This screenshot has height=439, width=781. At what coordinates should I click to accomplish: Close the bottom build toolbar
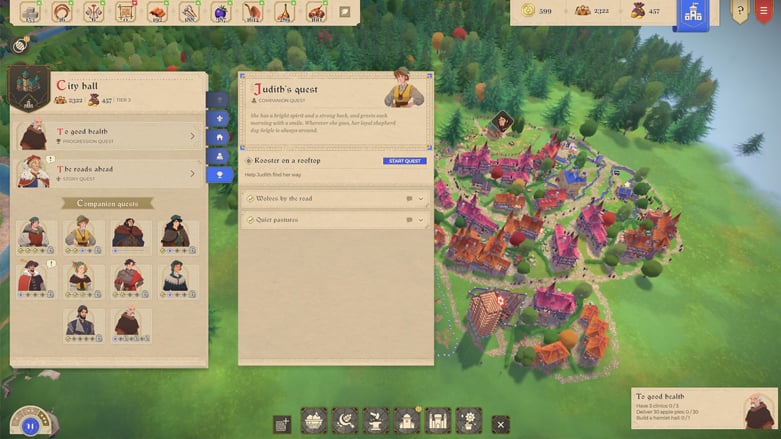click(501, 424)
